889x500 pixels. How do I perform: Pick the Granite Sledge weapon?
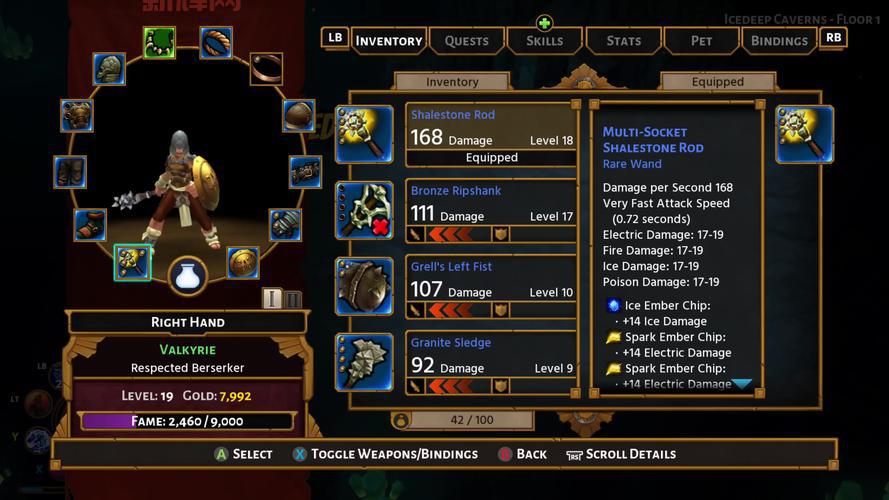click(491, 362)
